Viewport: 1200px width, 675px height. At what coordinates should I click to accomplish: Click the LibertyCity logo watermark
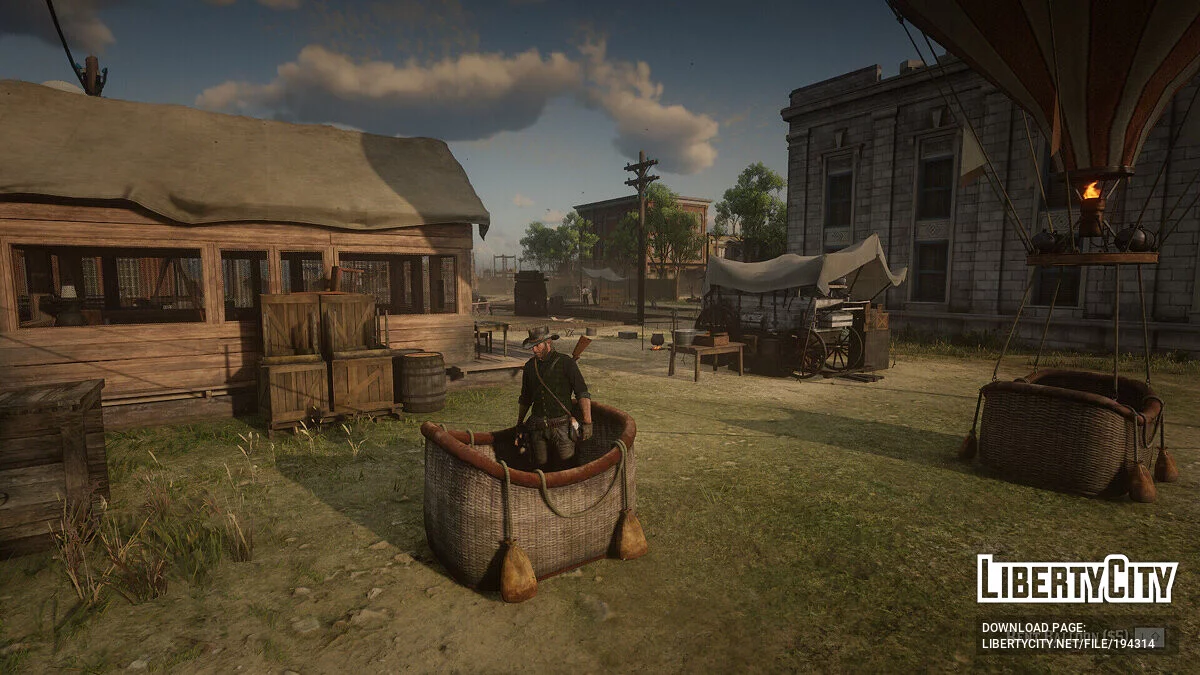pos(1077,579)
